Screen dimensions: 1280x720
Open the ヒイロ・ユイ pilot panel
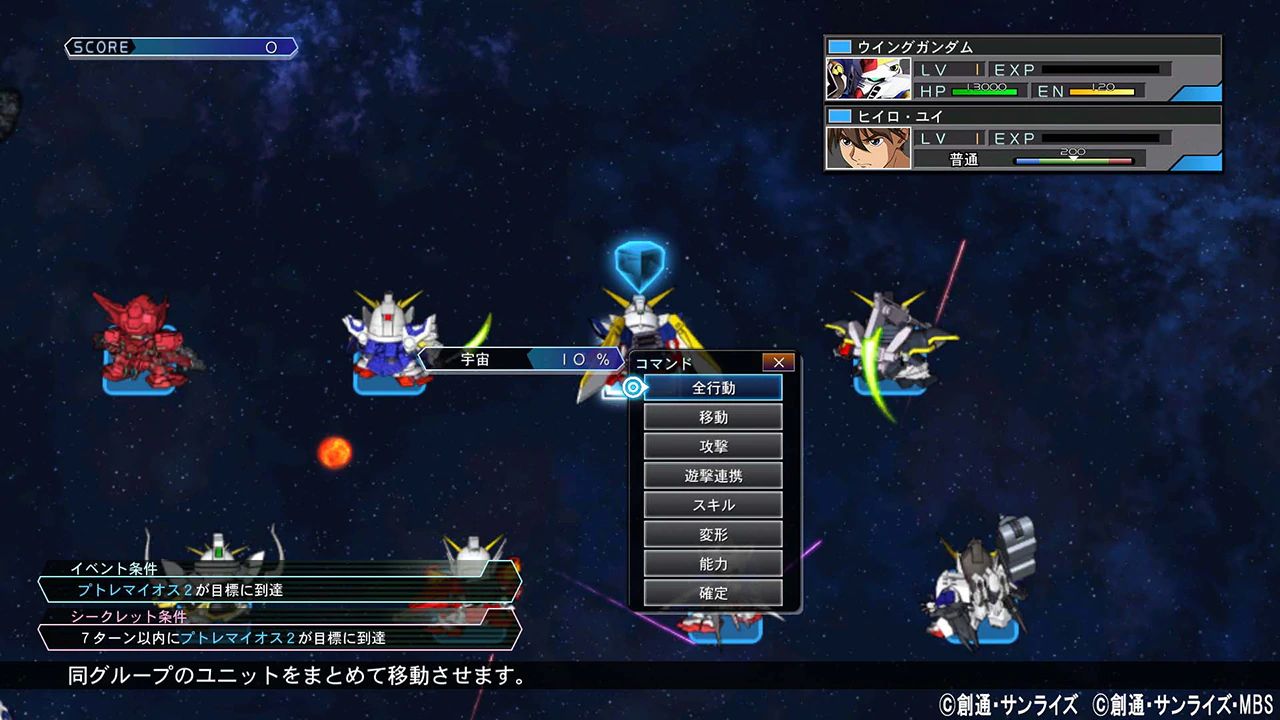tap(1022, 138)
